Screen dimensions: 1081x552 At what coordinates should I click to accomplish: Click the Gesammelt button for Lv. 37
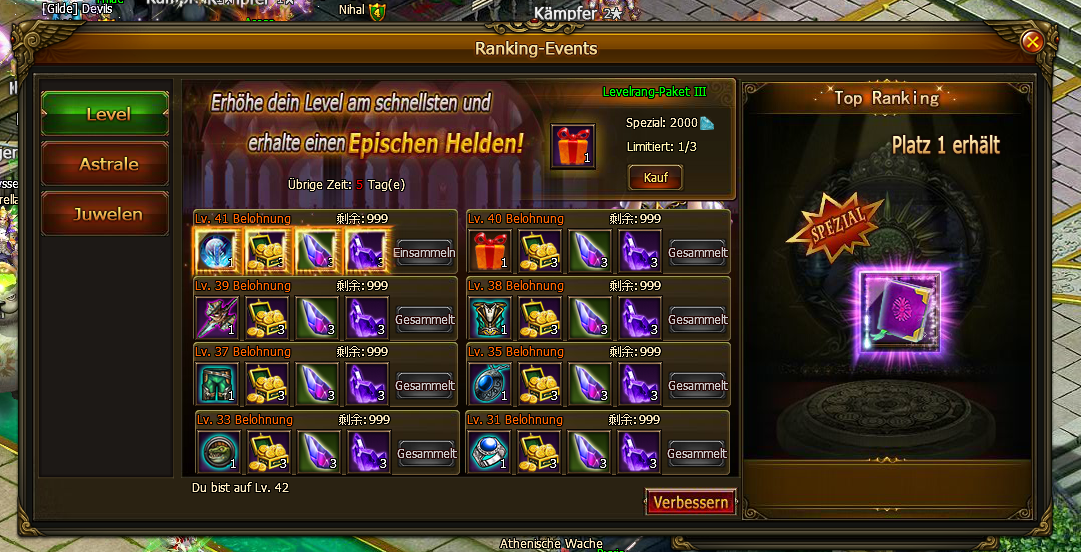424,386
